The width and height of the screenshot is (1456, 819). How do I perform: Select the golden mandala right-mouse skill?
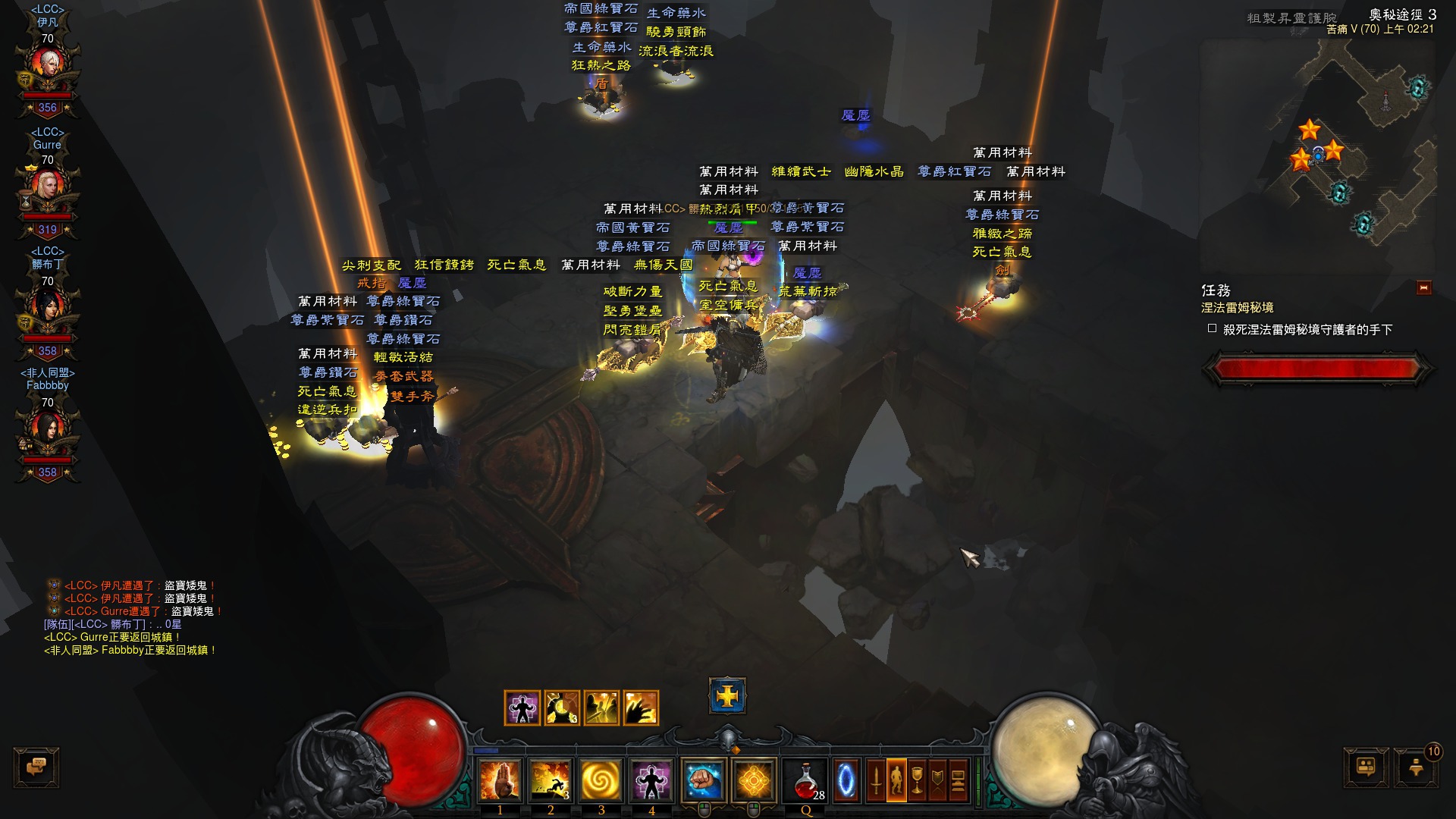[x=754, y=780]
